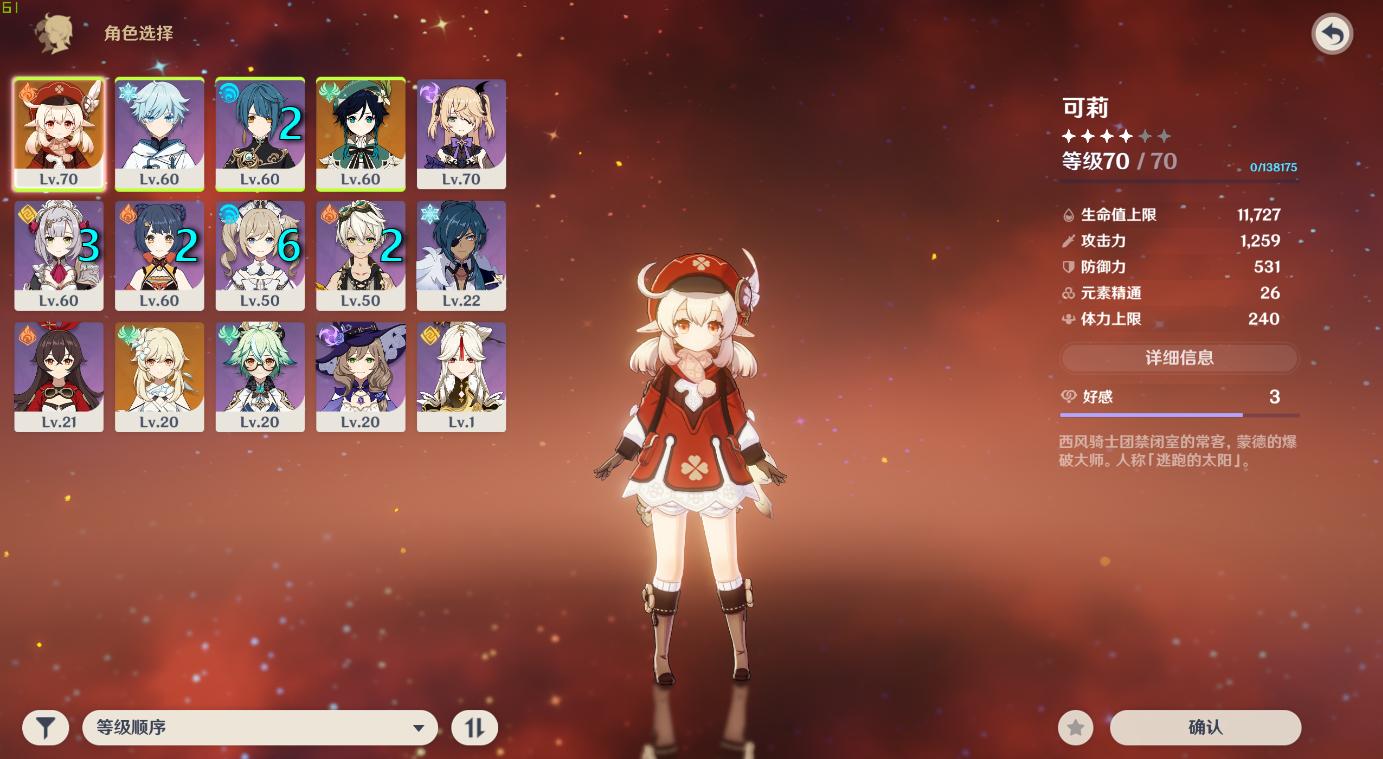Pick the Lv.1 Ningguang card
This screenshot has height=759, width=1383.
(461, 376)
